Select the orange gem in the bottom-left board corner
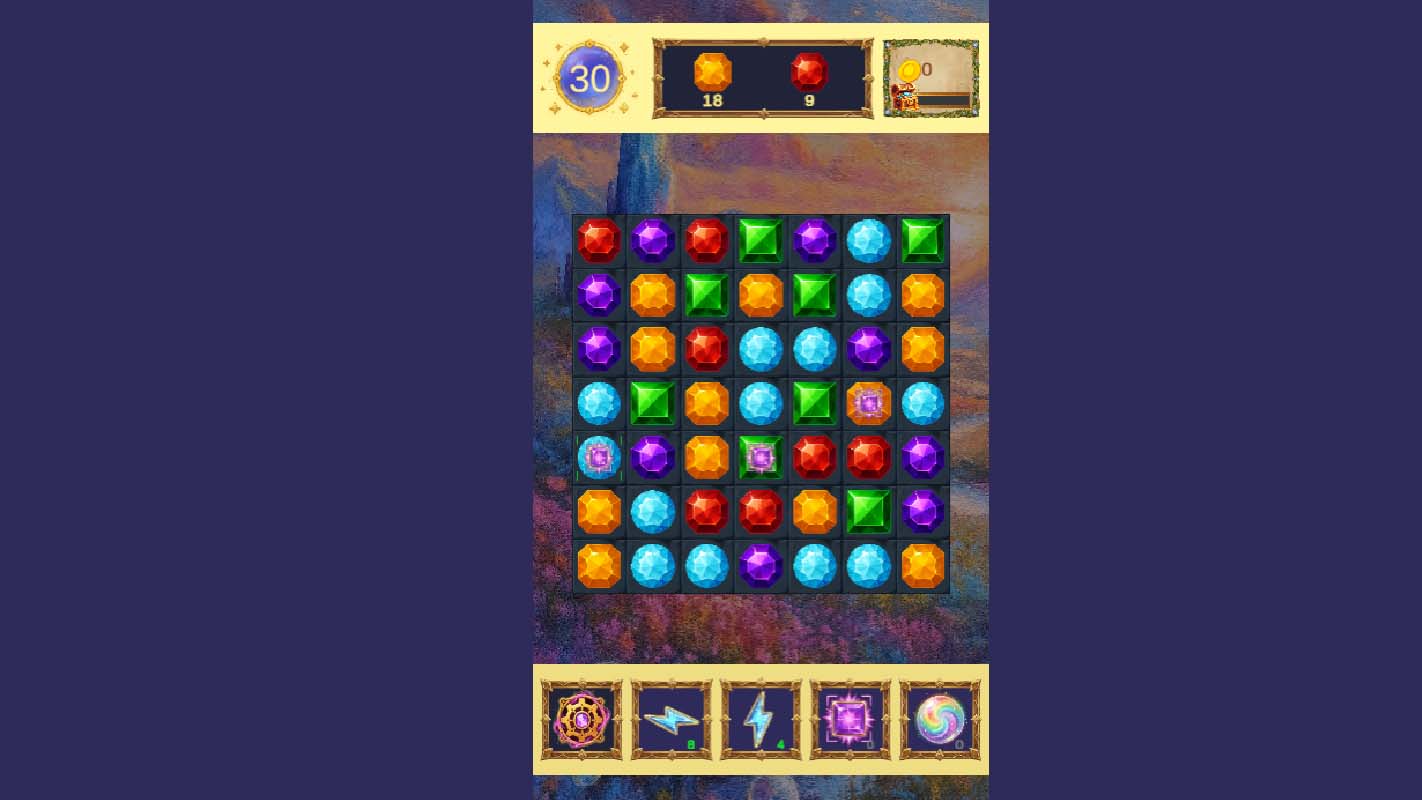The image size is (1422, 800). click(x=598, y=565)
